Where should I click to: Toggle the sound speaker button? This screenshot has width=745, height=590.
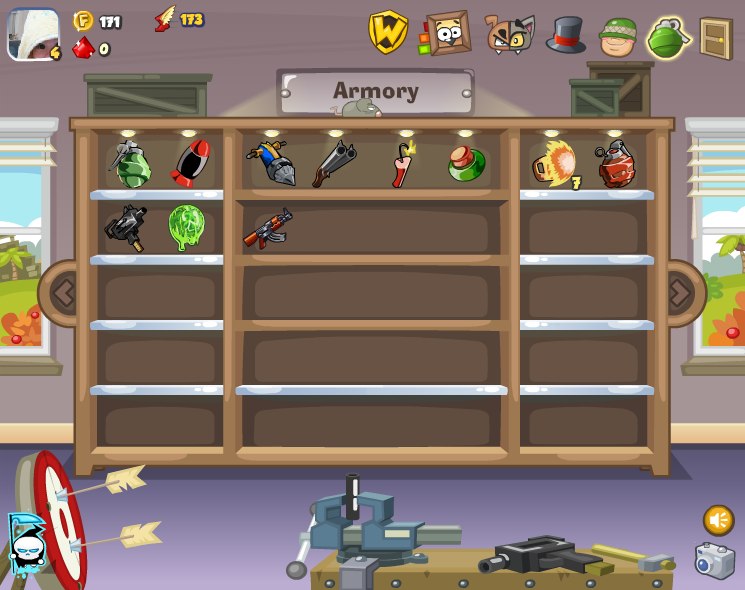coord(718,519)
